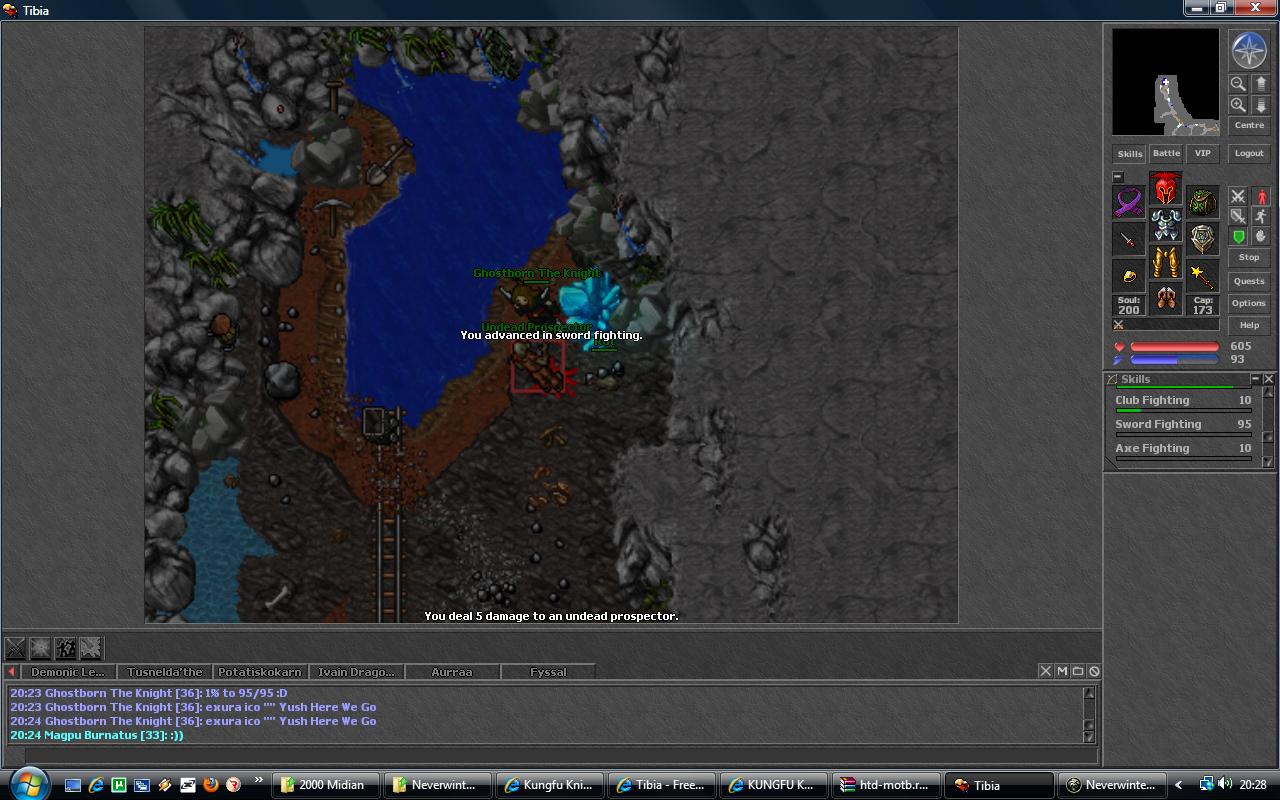The height and width of the screenshot is (800, 1280).
Task: Switch to the Potatiskokarn chat tab
Action: click(259, 672)
